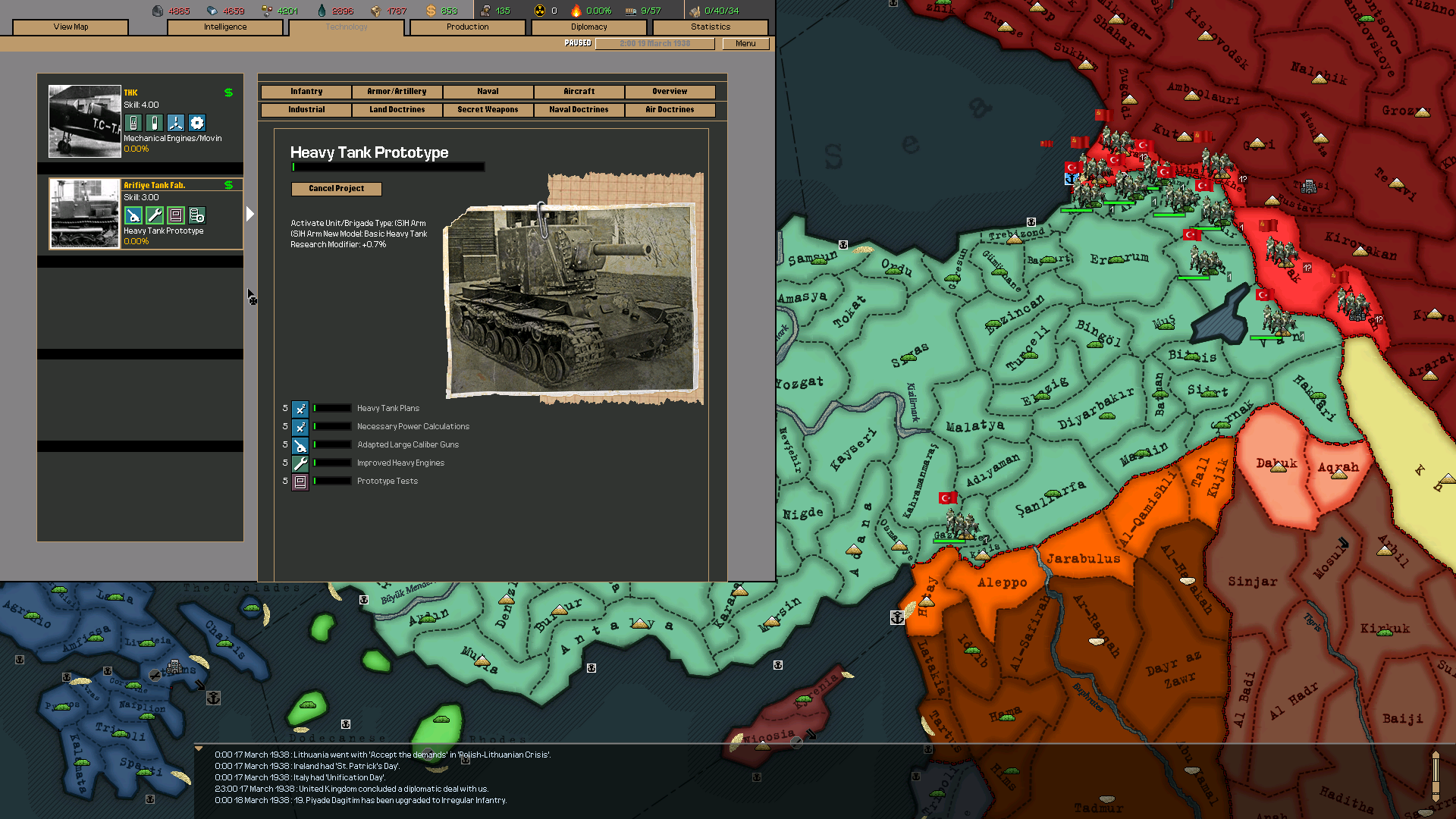The image size is (1456, 819).
Task: Toggle funding dollar sign on Arifiye Tank Fab
Action: coord(227,184)
